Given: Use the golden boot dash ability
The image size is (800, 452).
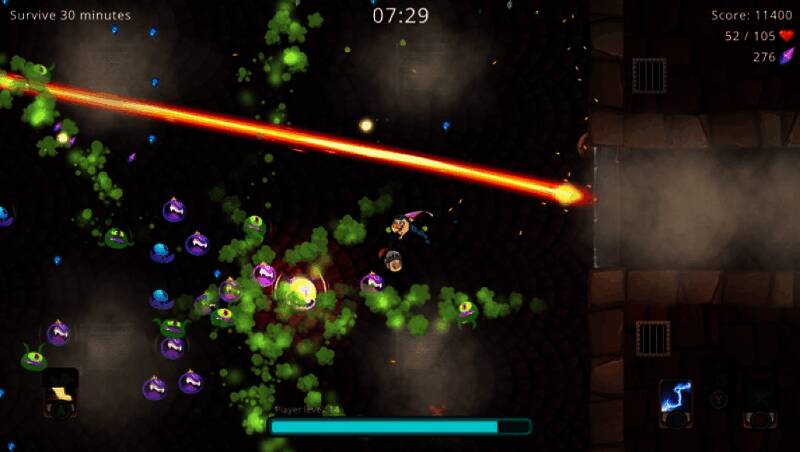Looking at the screenshot, I should click(x=61, y=391).
